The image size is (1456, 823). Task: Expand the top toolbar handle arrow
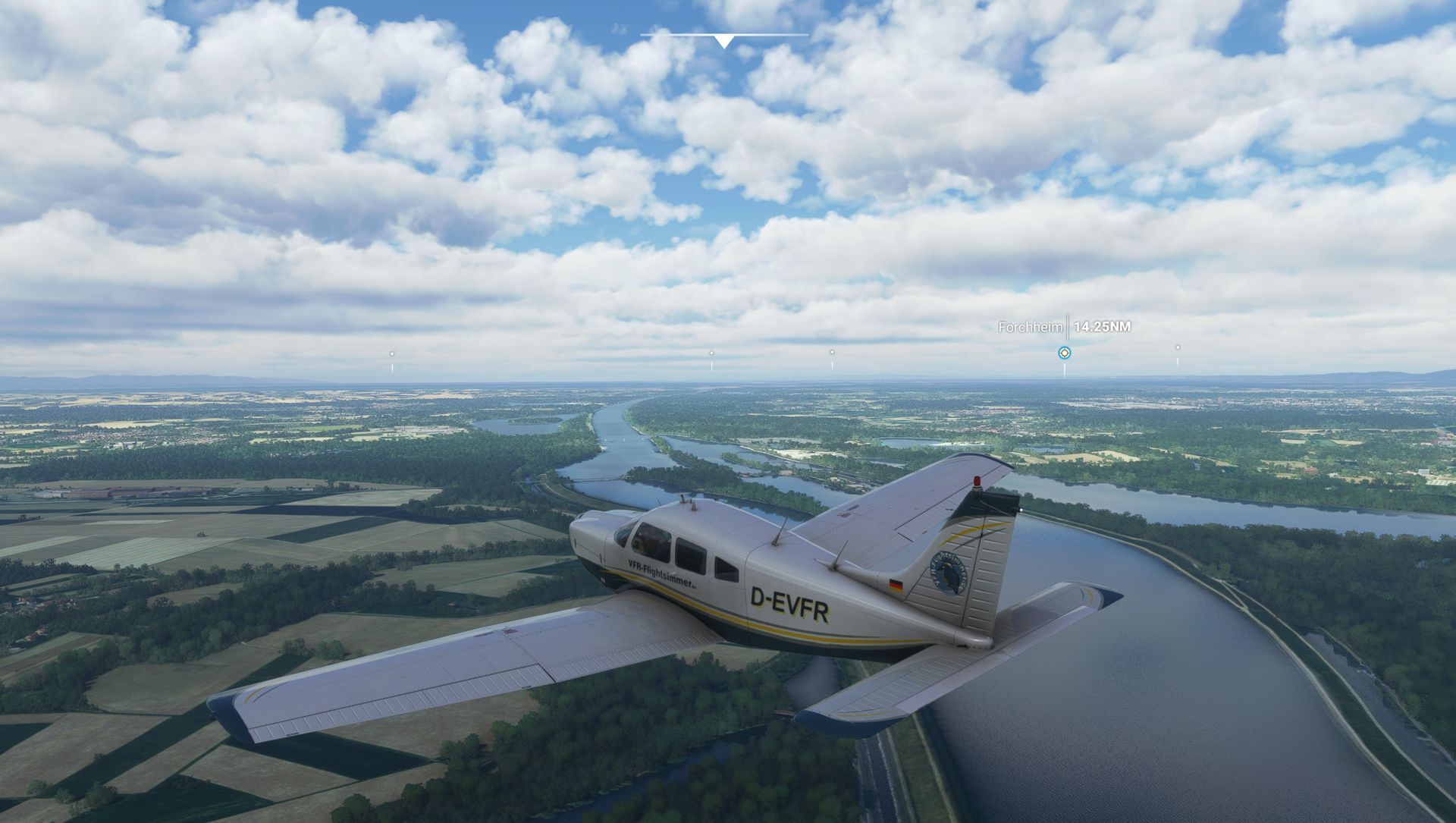point(724,41)
